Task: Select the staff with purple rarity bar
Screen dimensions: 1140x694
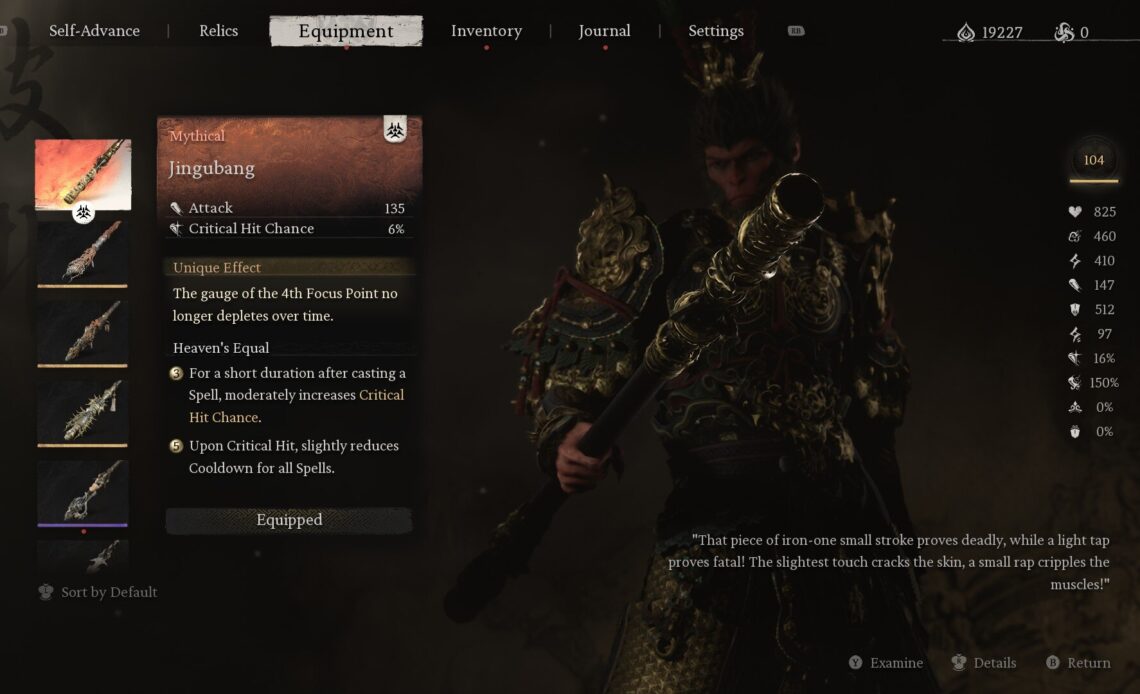Action: pyautogui.click(x=83, y=491)
